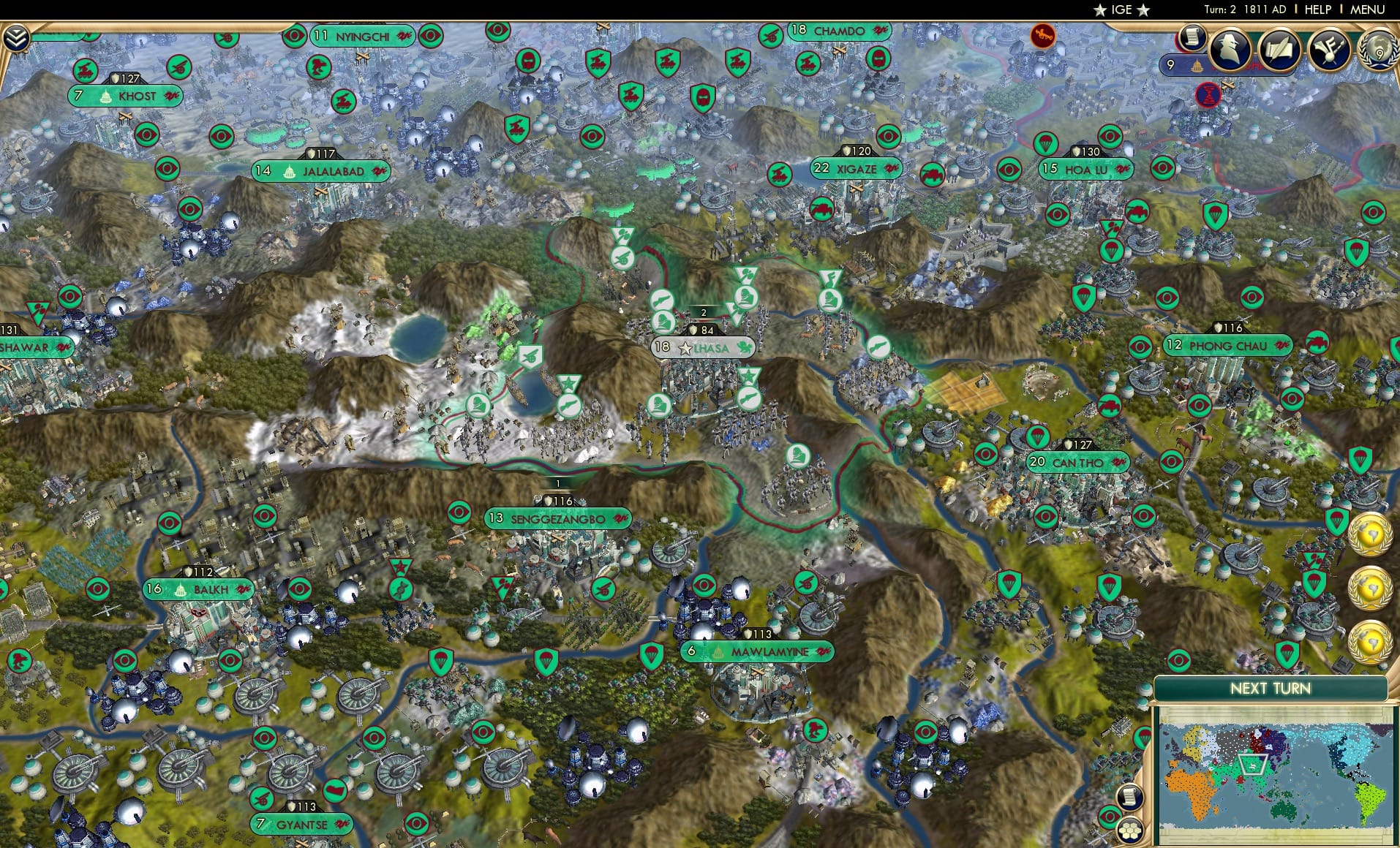1400x848 pixels.
Task: Open the scroll notification near the minimap
Action: point(1129,797)
